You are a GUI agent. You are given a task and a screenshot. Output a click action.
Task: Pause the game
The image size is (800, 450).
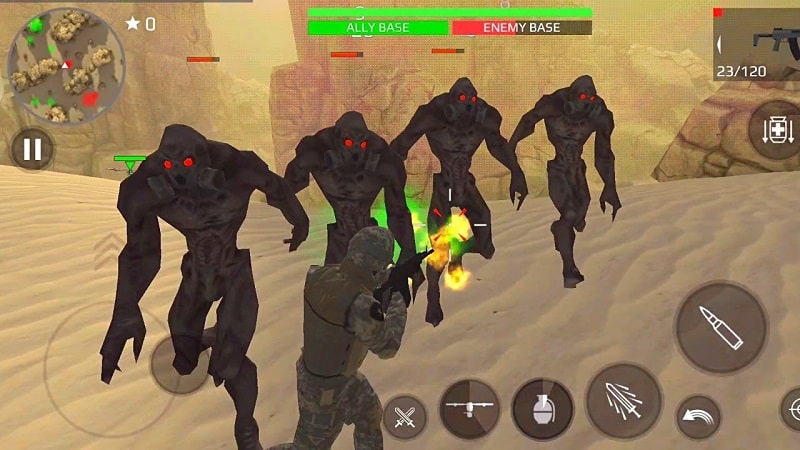click(33, 149)
